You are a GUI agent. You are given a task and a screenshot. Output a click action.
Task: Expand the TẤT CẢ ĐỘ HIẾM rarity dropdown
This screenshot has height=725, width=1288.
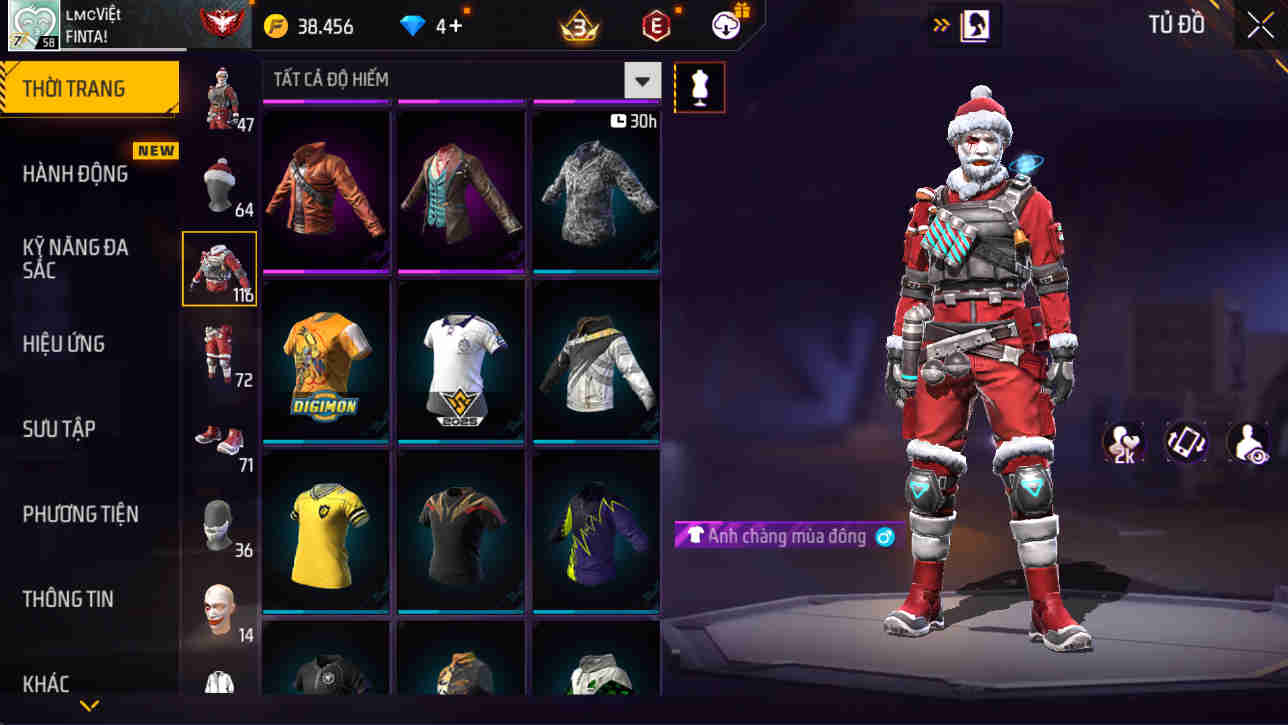[x=643, y=80]
